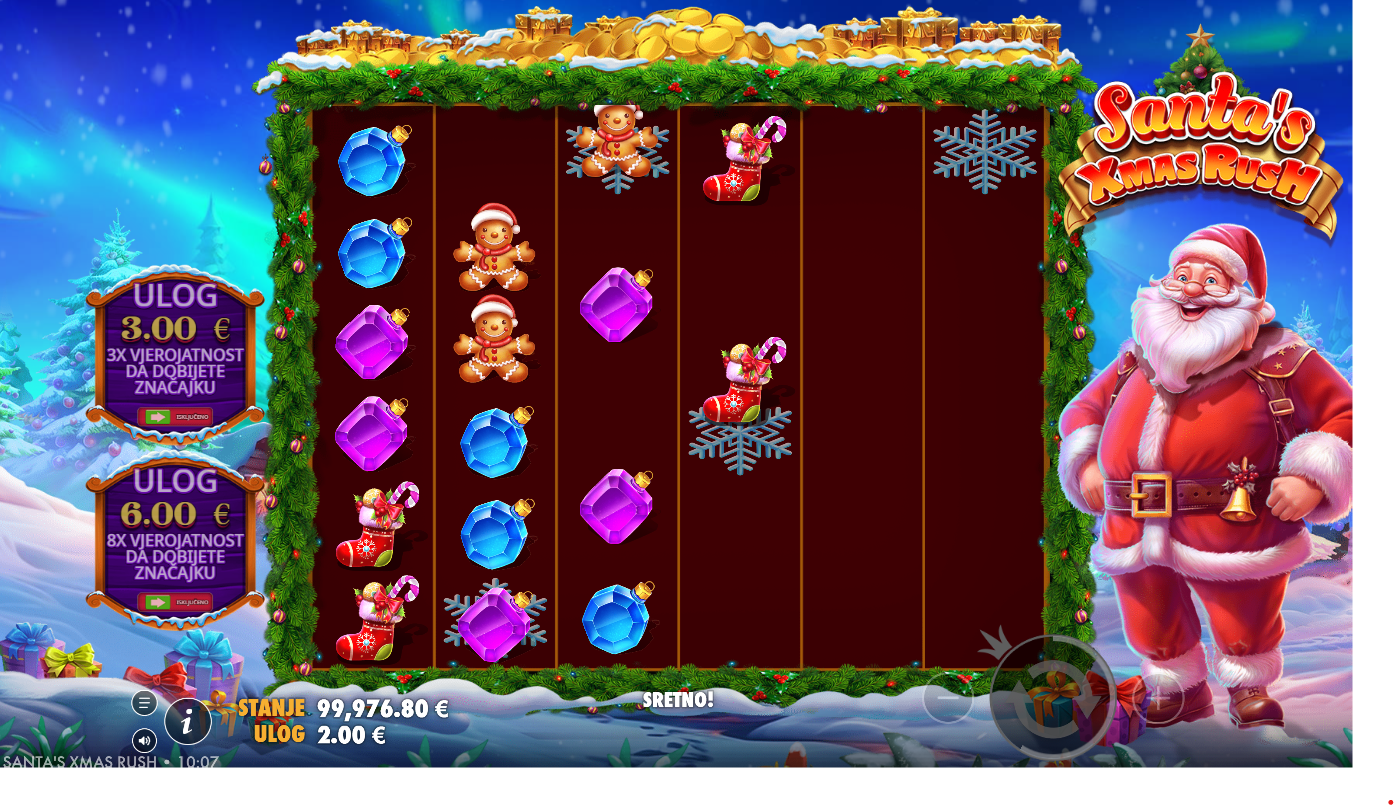Open the game info with the i button
The height and width of the screenshot is (806, 1394).
[187, 721]
